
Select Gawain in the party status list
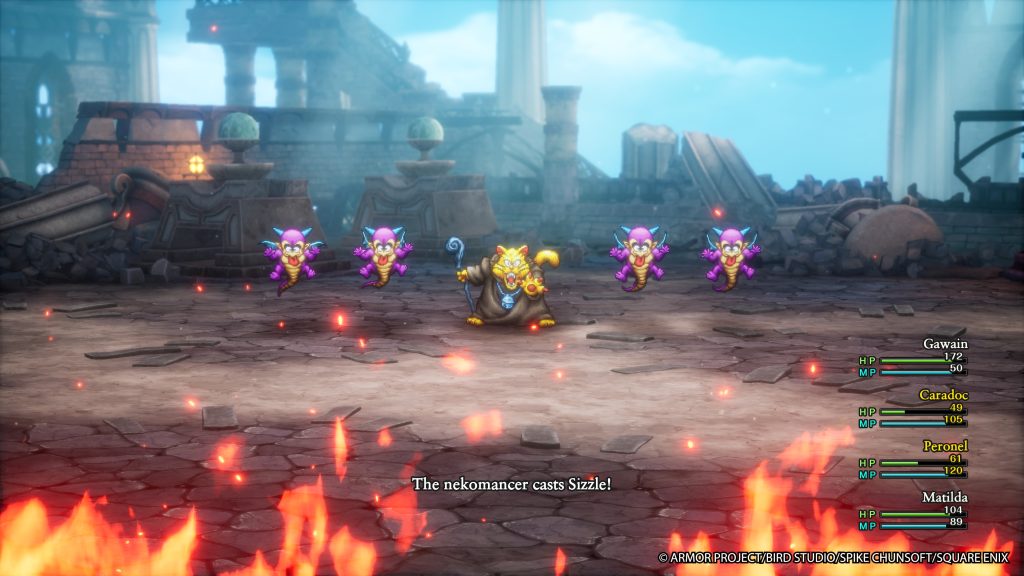coord(944,343)
